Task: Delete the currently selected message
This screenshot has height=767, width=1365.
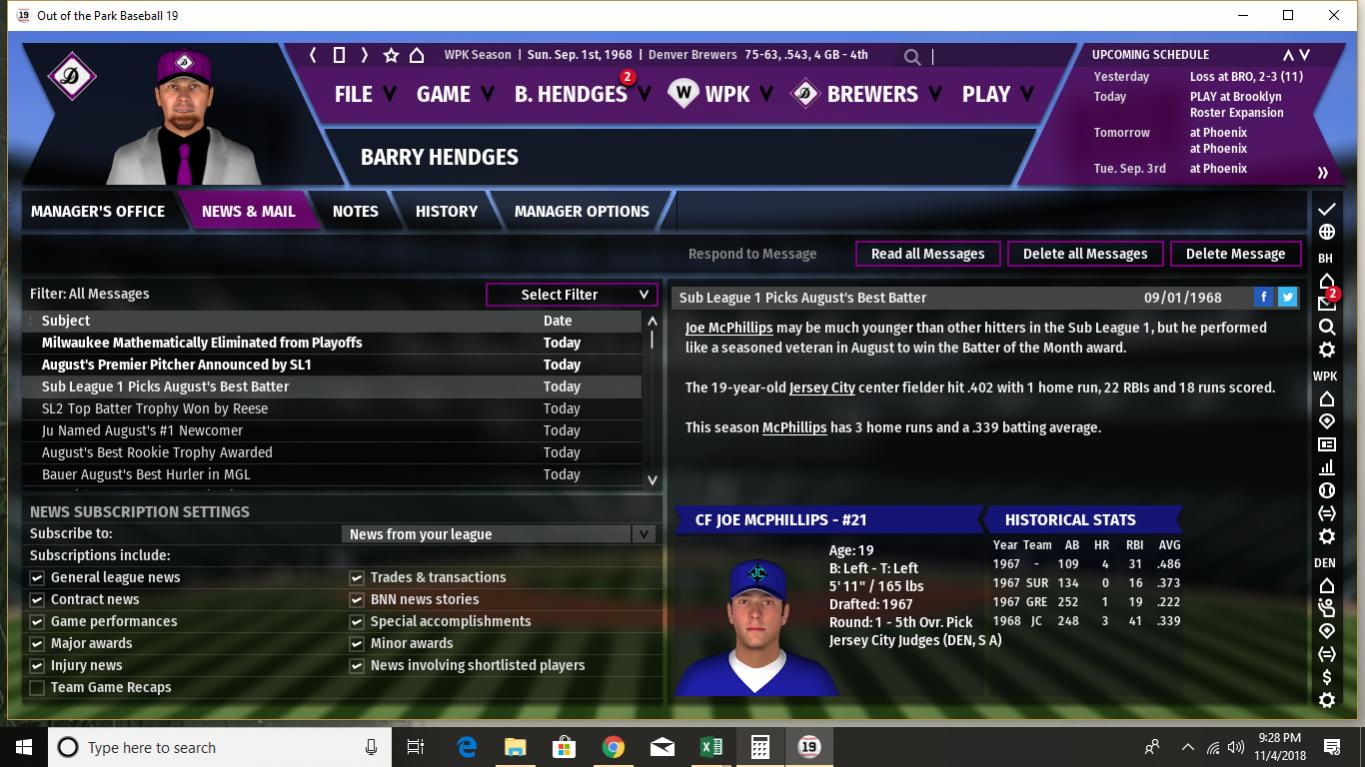Action: coord(1235,254)
